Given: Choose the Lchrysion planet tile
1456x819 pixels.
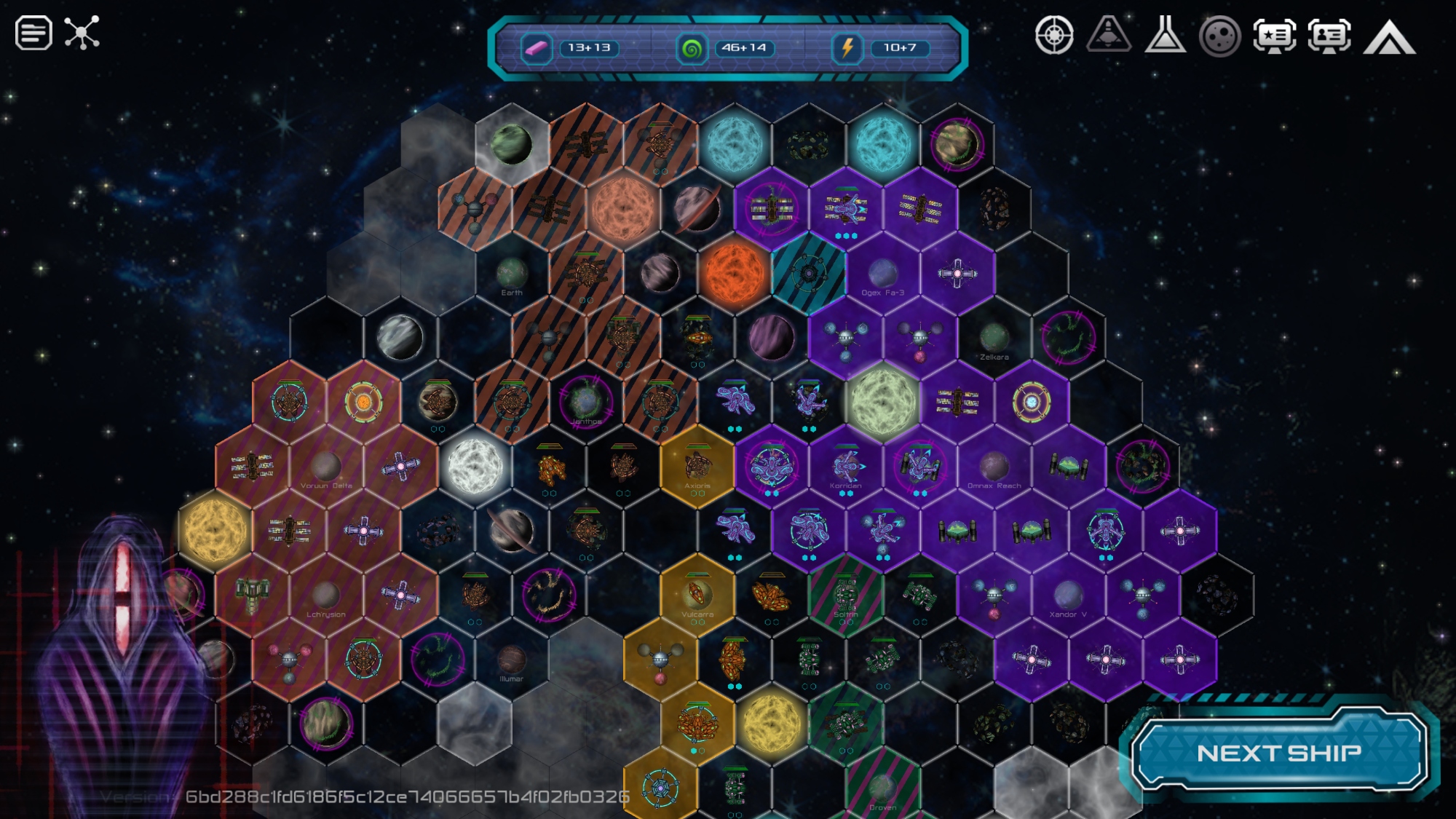Looking at the screenshot, I should [326, 596].
